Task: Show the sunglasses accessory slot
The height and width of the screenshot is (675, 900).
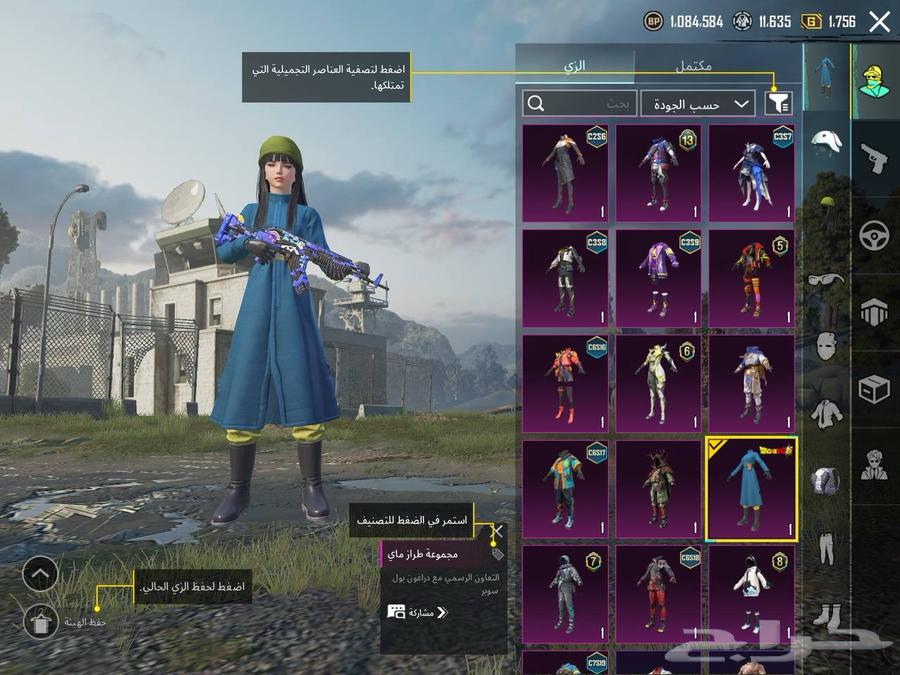Action: pos(826,279)
